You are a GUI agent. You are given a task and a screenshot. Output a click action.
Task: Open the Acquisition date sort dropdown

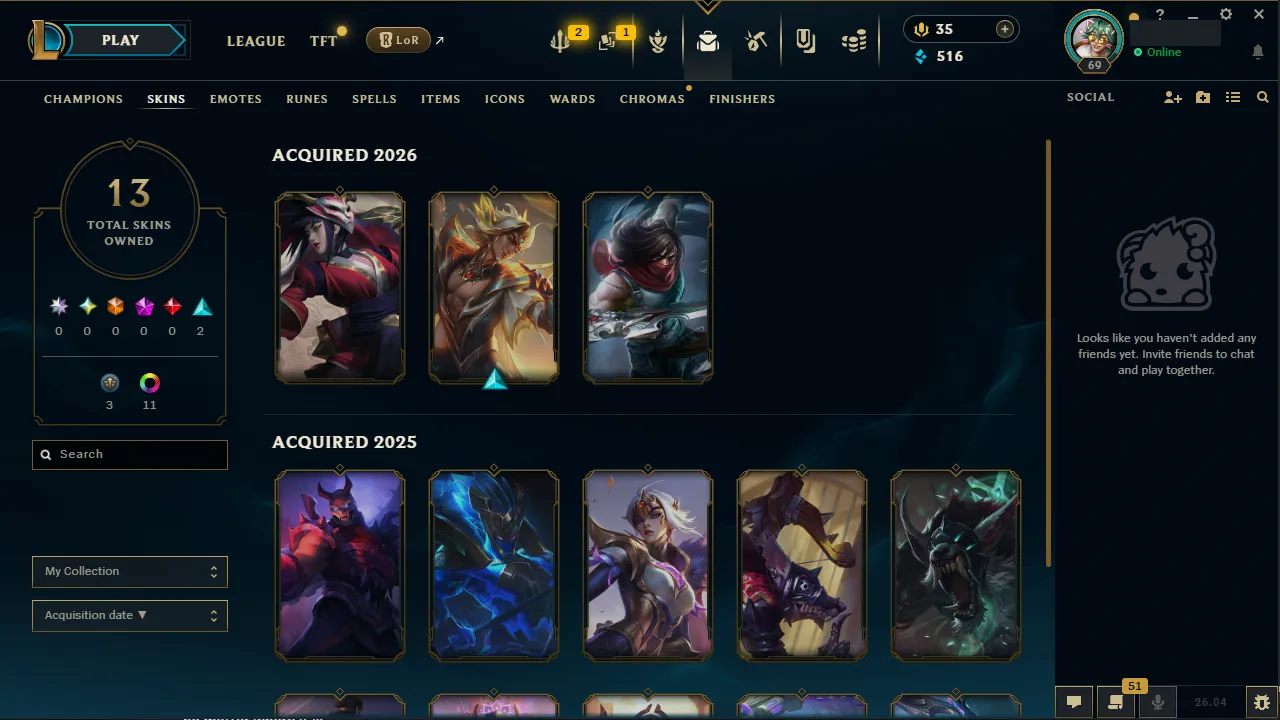pos(129,615)
